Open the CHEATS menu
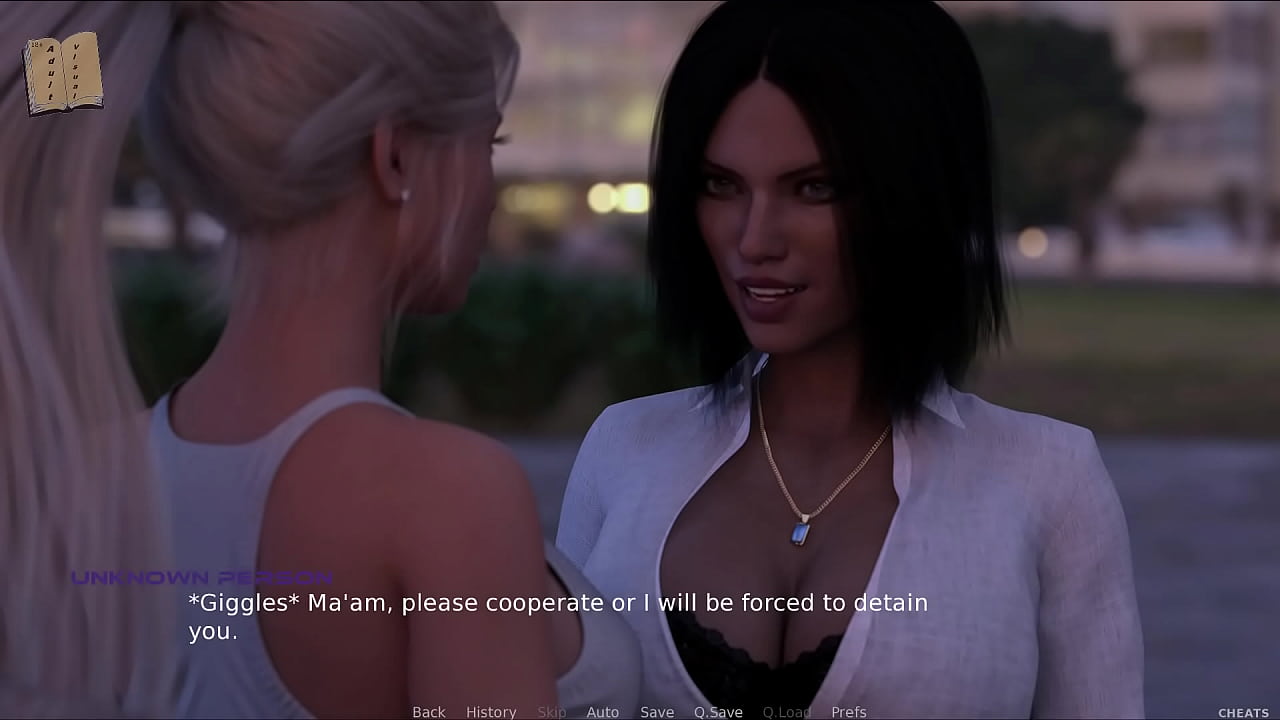 [1243, 713]
